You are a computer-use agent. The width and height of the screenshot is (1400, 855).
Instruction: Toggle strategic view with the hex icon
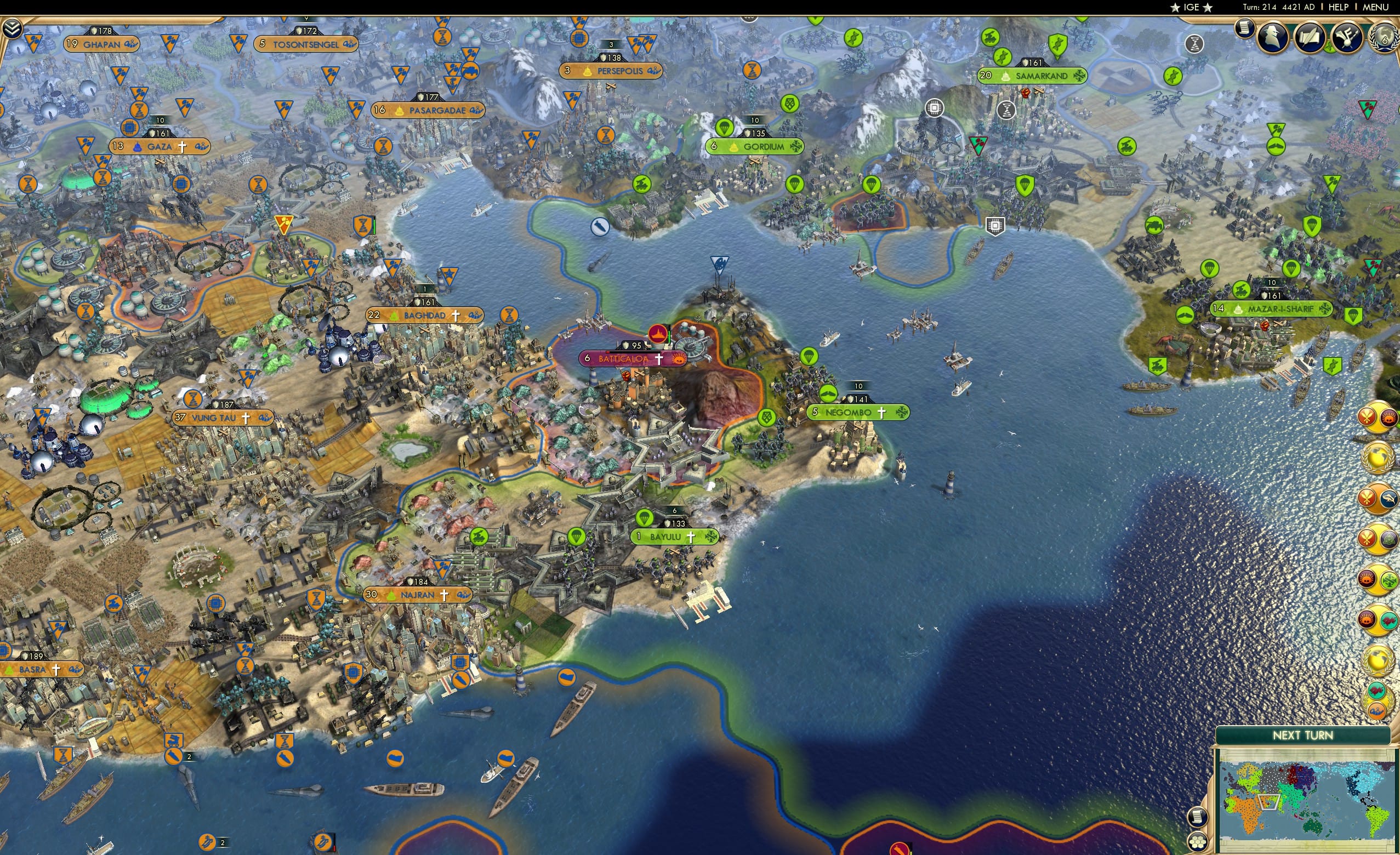(1198, 842)
